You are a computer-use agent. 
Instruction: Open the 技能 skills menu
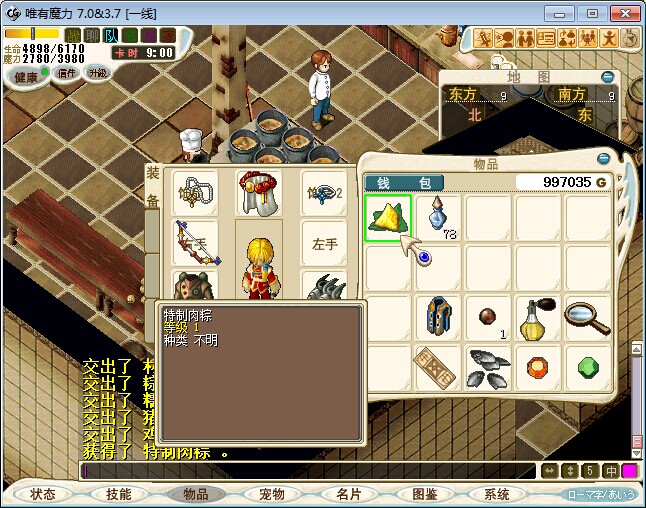(119, 494)
